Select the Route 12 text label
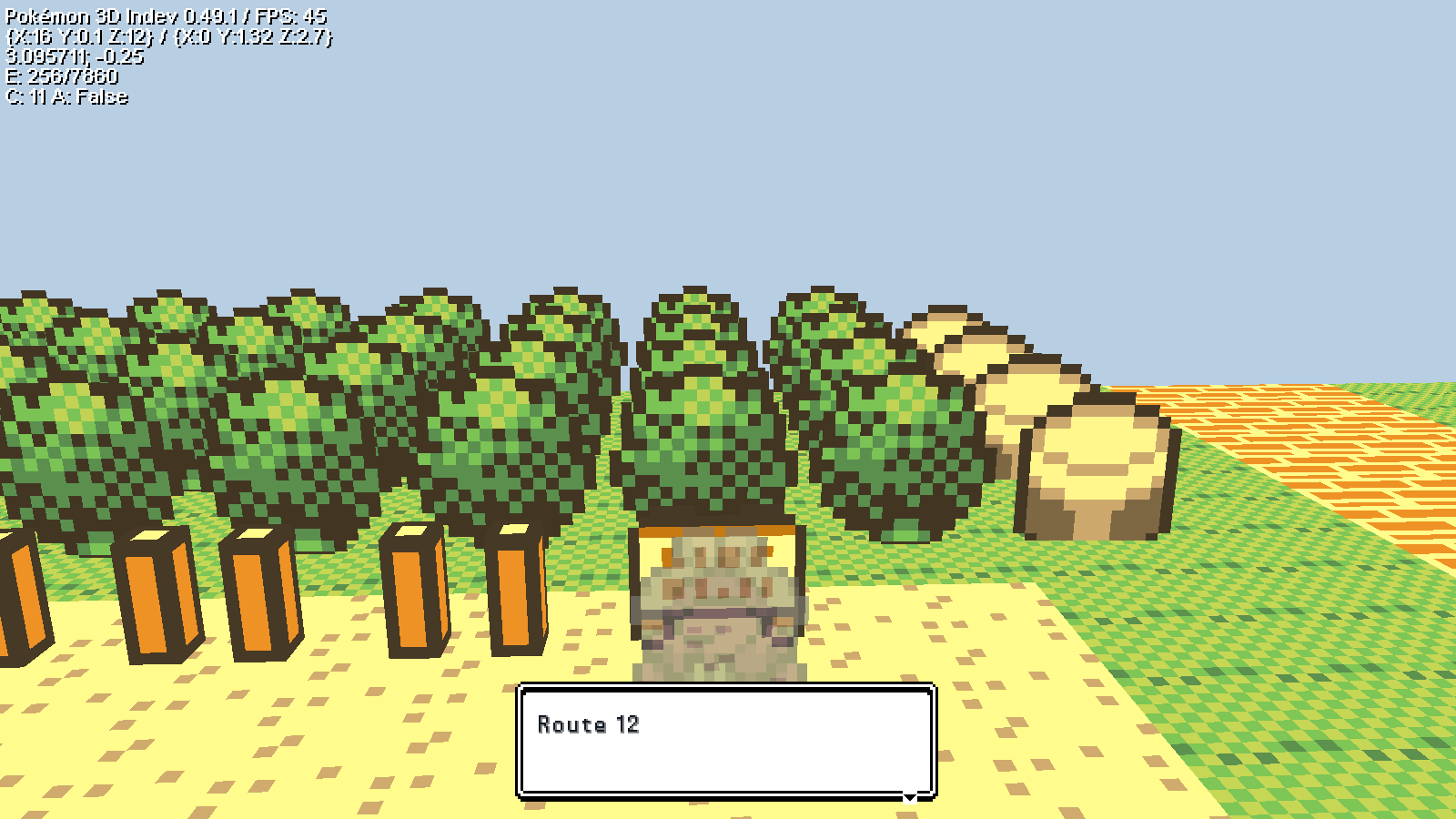The width and height of the screenshot is (1456, 819). 590,724
